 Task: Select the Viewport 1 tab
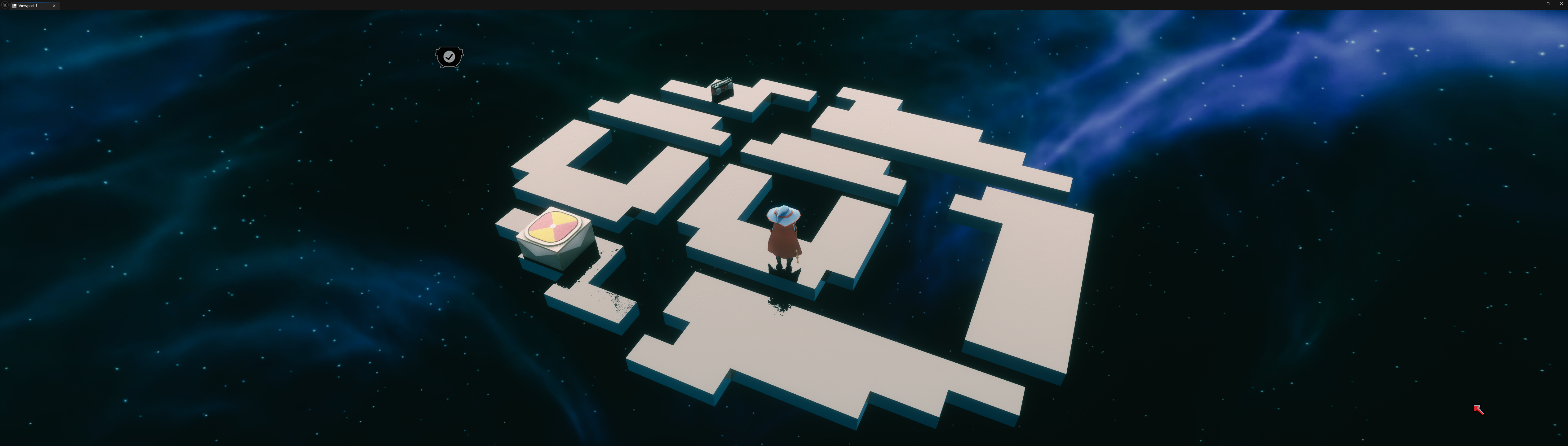tap(28, 6)
